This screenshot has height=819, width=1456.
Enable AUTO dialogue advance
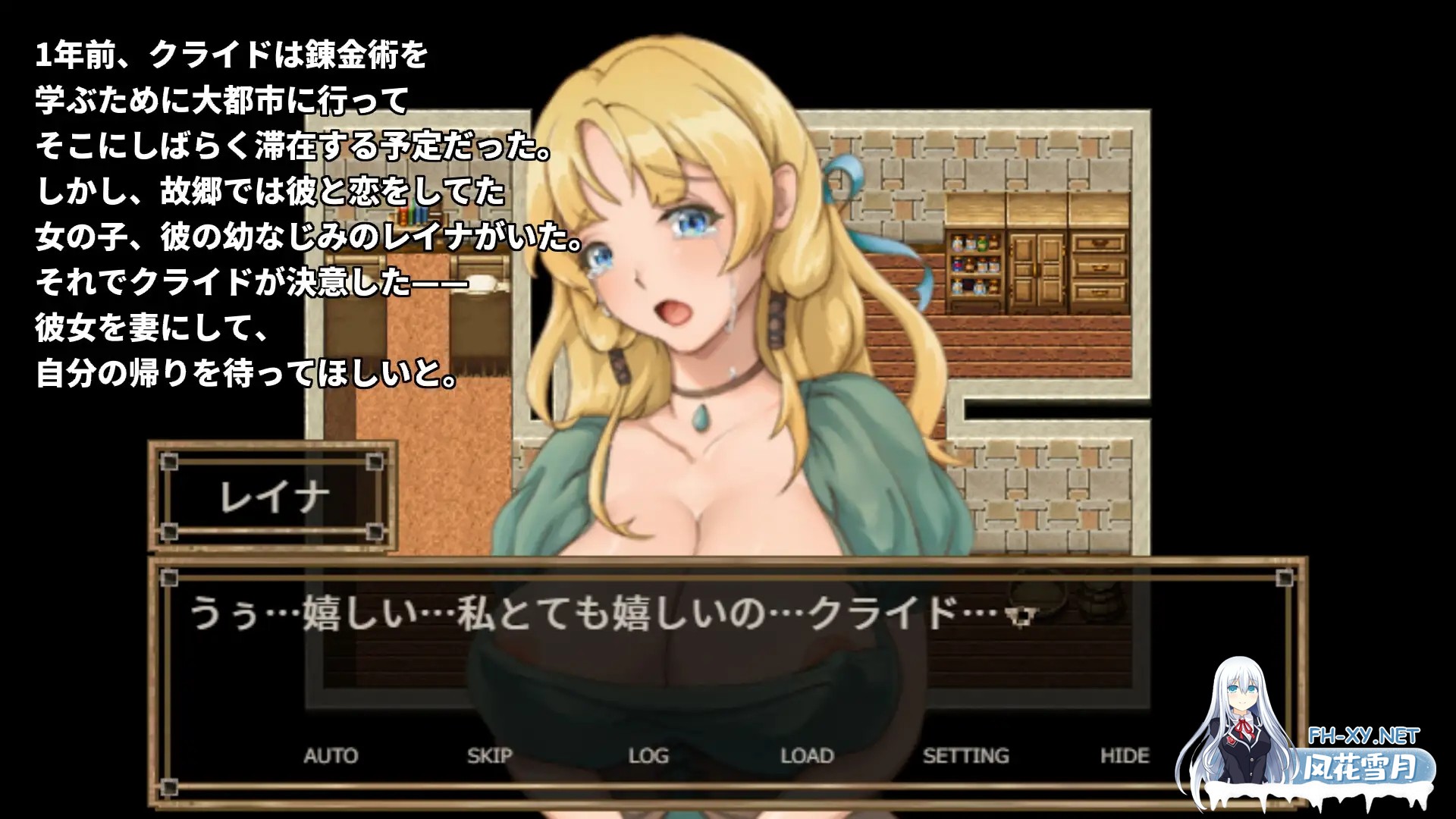tap(331, 755)
